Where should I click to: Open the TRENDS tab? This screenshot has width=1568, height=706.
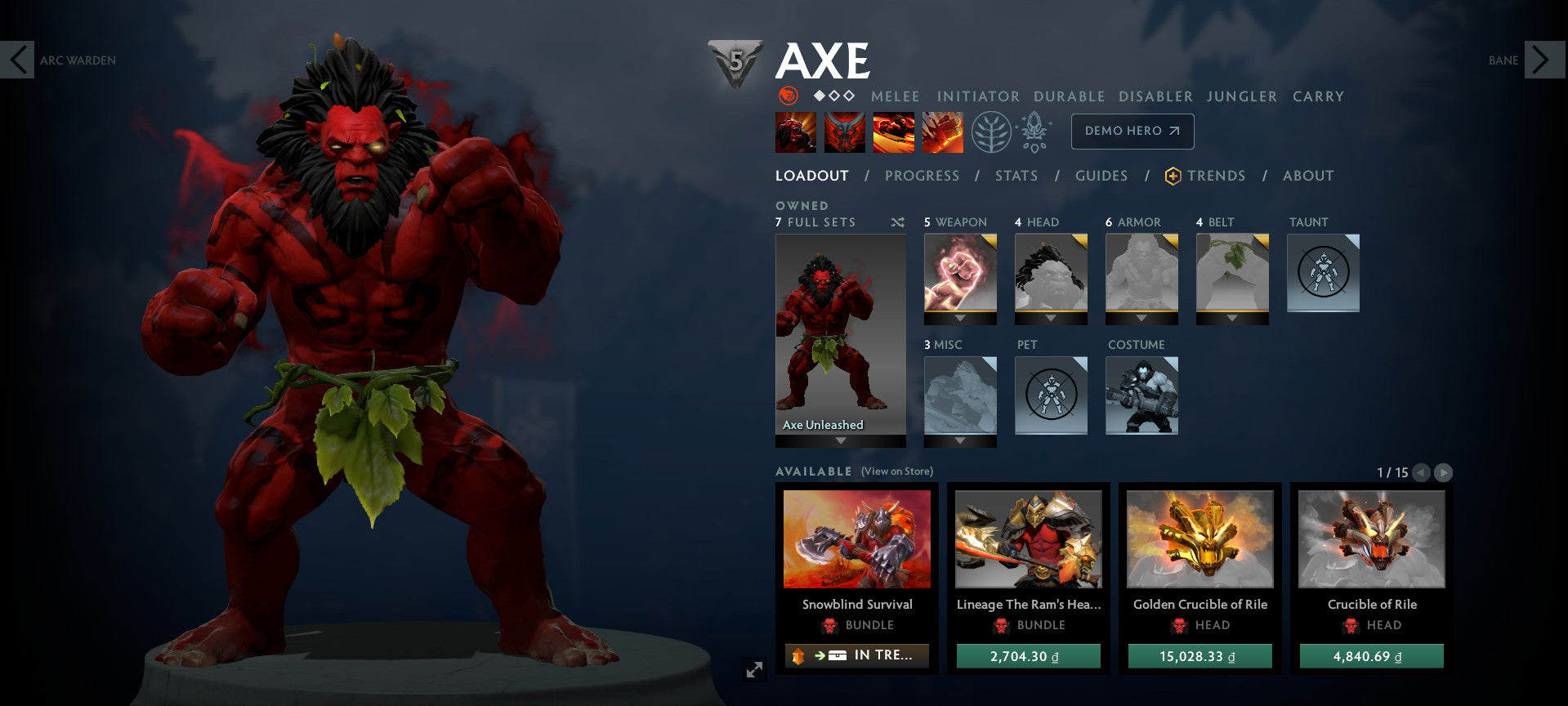(x=1217, y=175)
